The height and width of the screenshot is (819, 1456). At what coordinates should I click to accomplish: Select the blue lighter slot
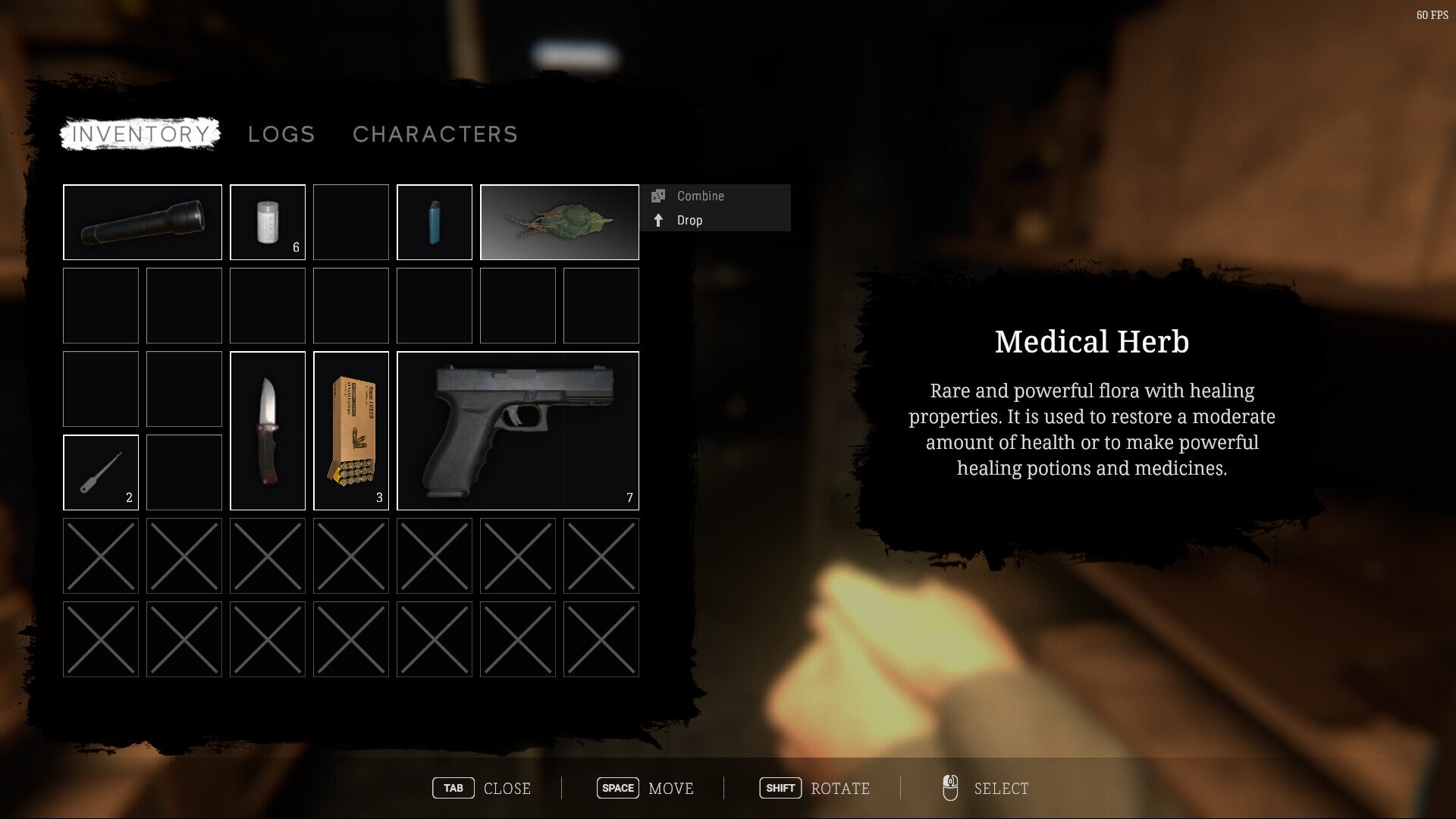(x=435, y=222)
